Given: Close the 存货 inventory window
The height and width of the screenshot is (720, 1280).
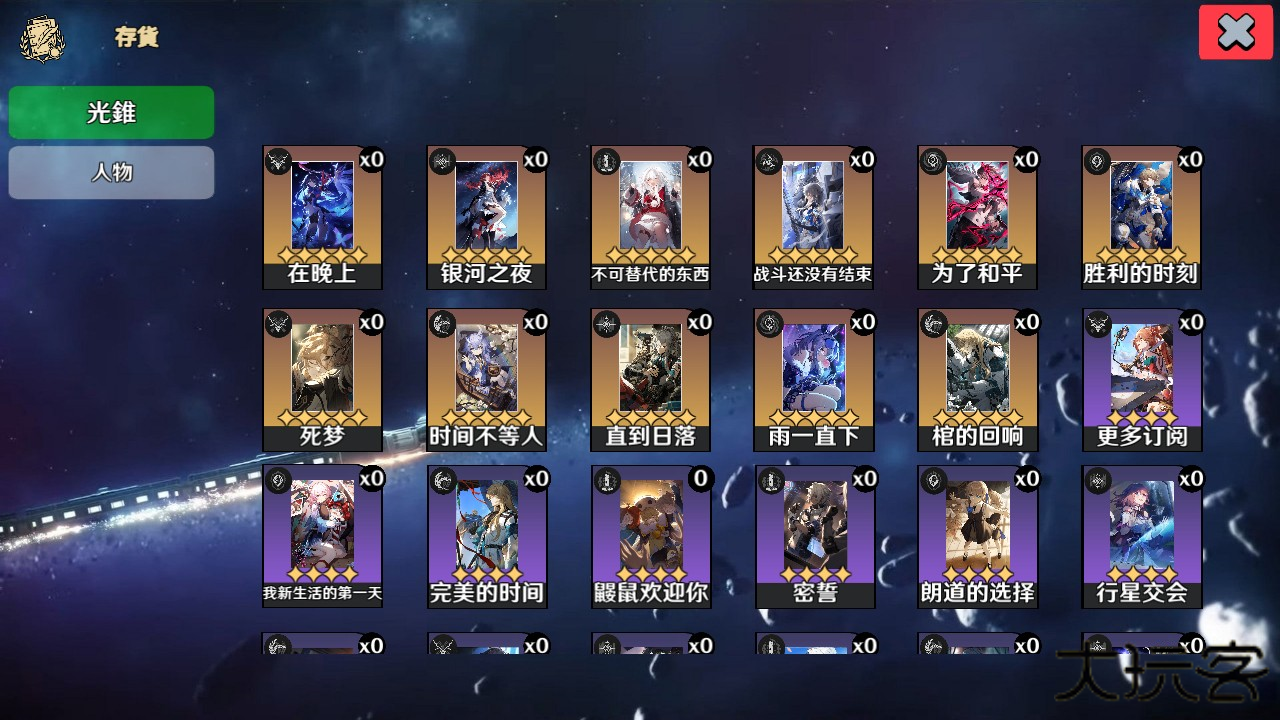Looking at the screenshot, I should 1235,31.
